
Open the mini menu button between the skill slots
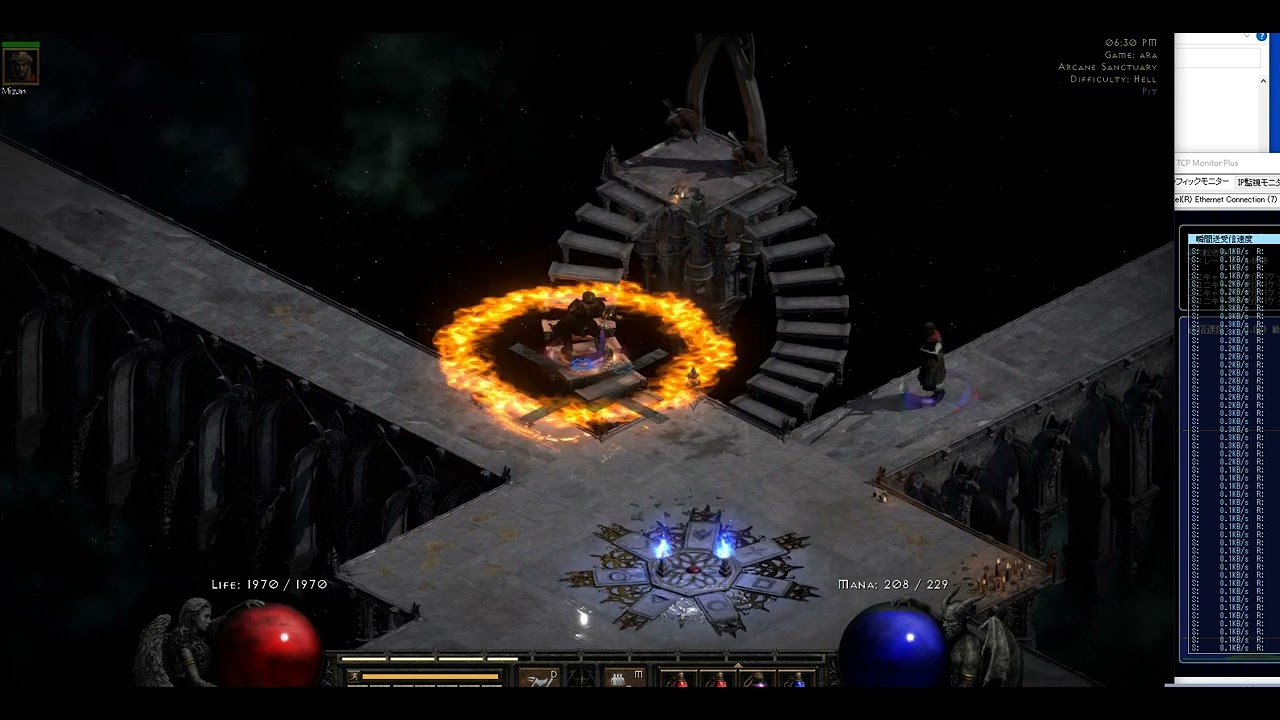point(582,678)
